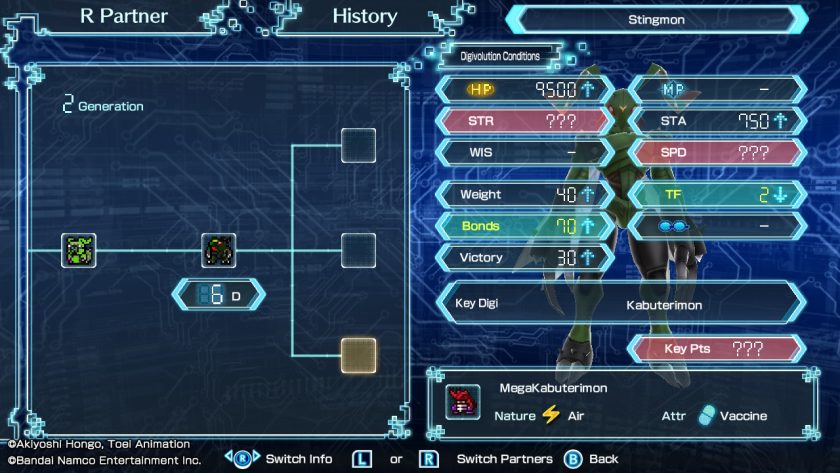Switch to the R Partner tab
Viewport: 840px width, 473px height.
tap(124, 17)
